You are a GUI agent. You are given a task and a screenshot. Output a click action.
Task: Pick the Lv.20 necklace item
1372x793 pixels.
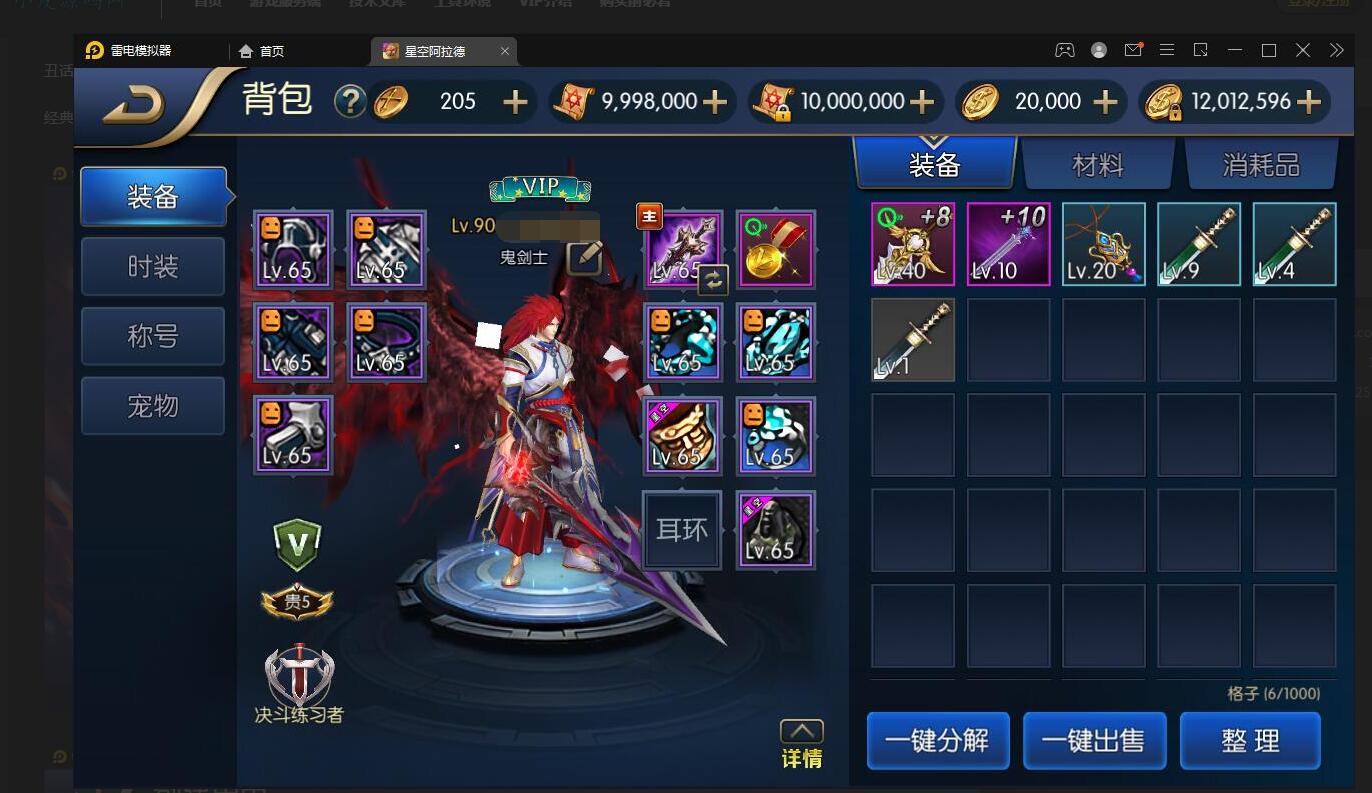[1103, 244]
